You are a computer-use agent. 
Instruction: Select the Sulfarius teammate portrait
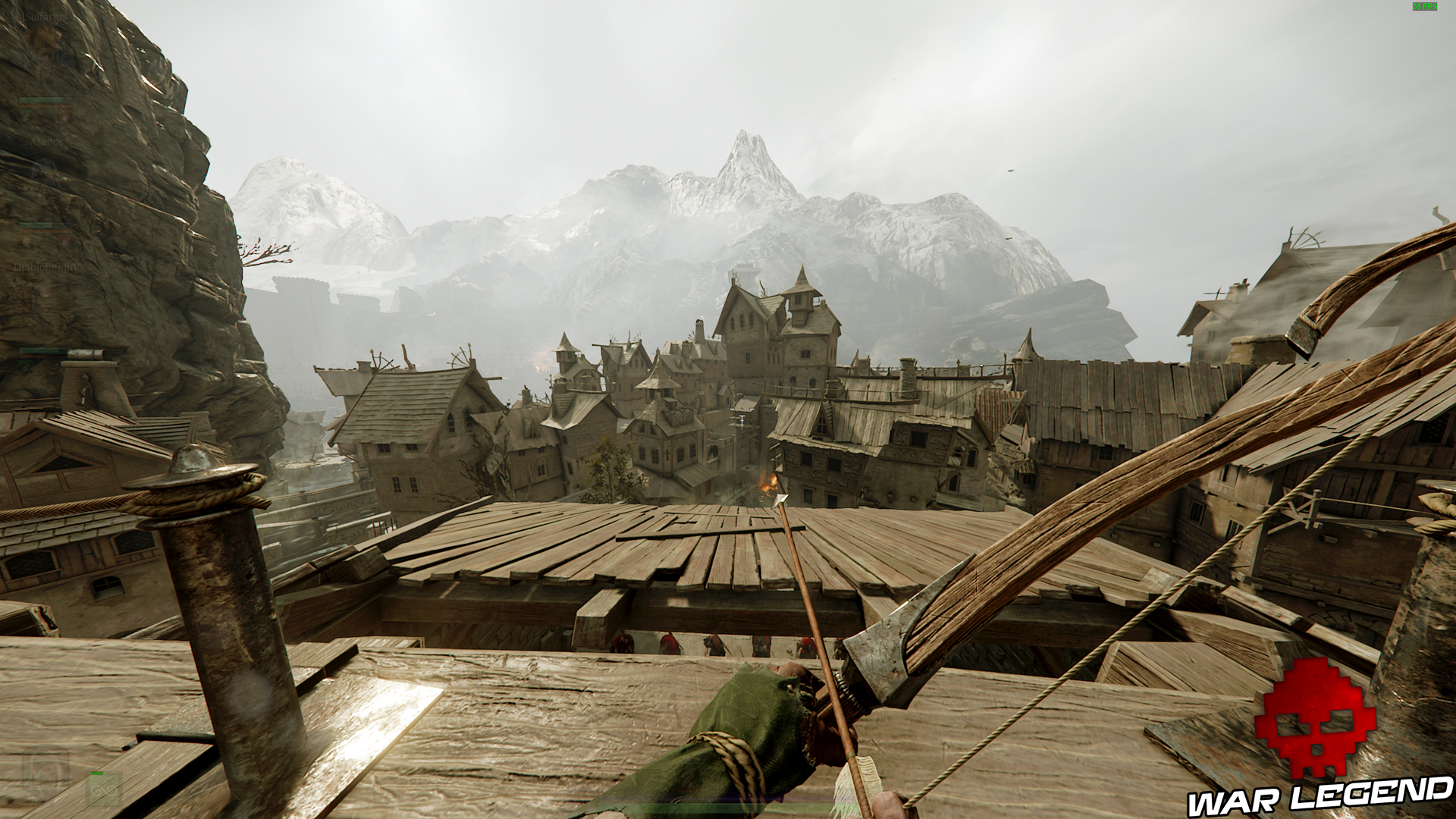point(45,53)
